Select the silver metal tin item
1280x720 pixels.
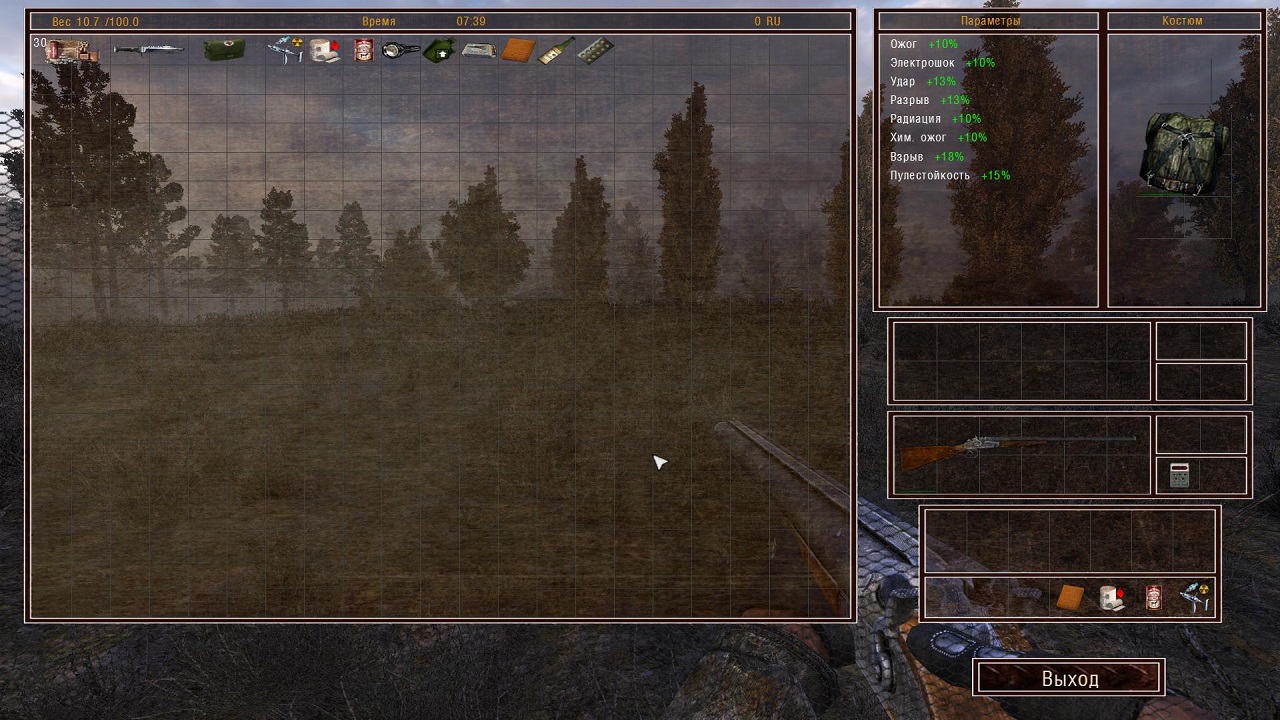(479, 50)
